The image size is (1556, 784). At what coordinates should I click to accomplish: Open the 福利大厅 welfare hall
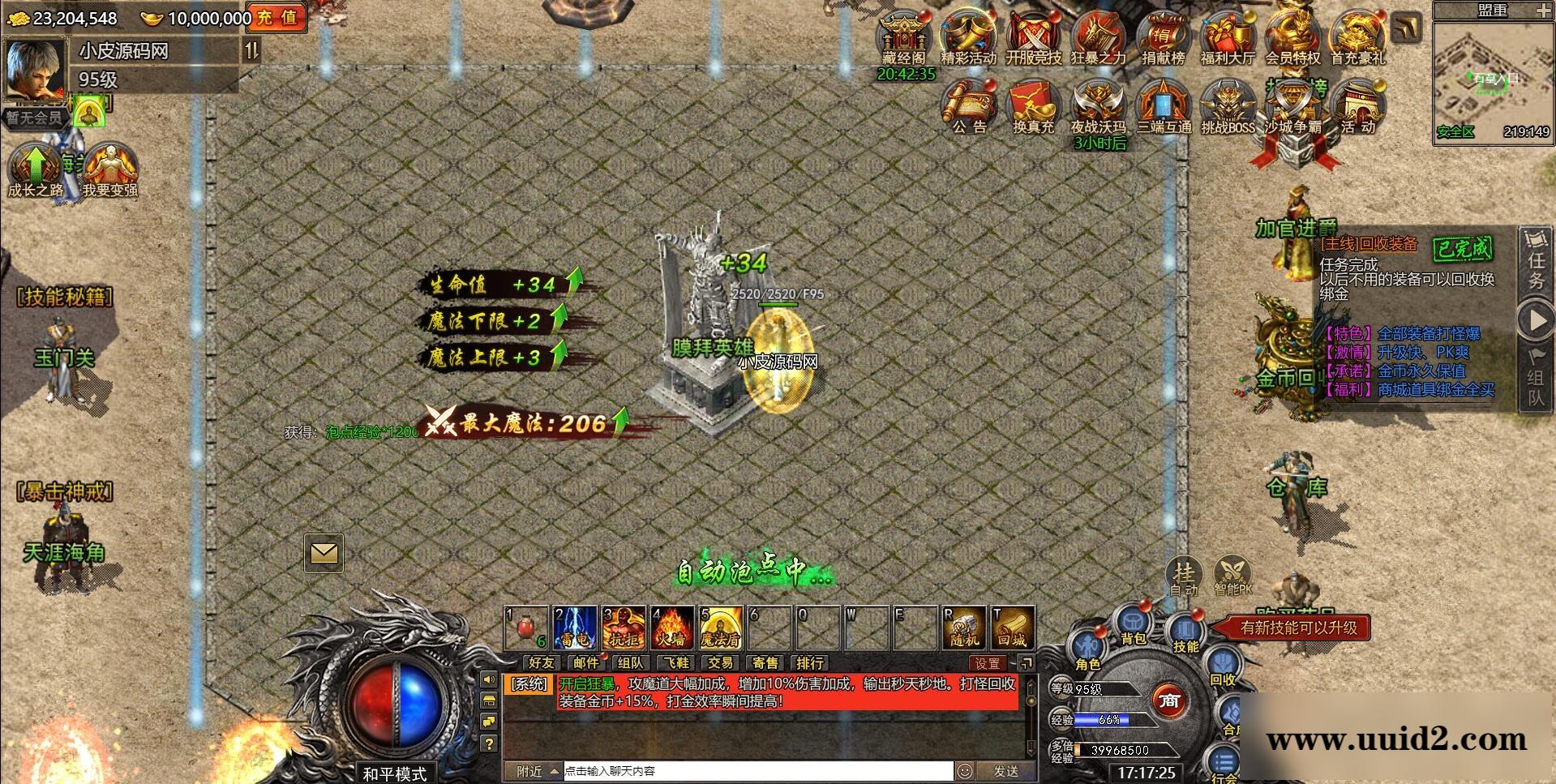pyautogui.click(x=1228, y=37)
